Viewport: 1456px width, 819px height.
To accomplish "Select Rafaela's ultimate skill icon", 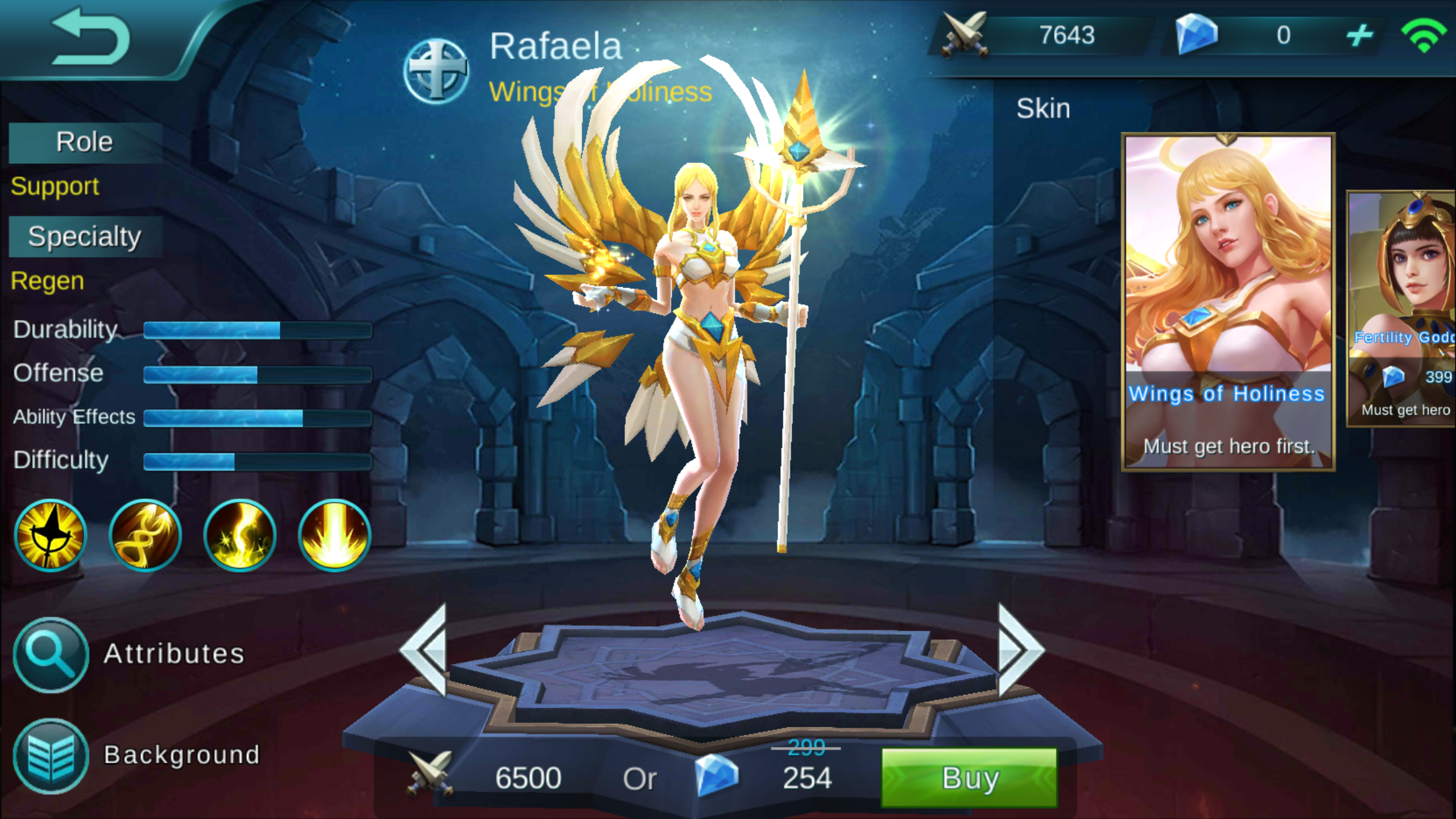I will (x=333, y=535).
